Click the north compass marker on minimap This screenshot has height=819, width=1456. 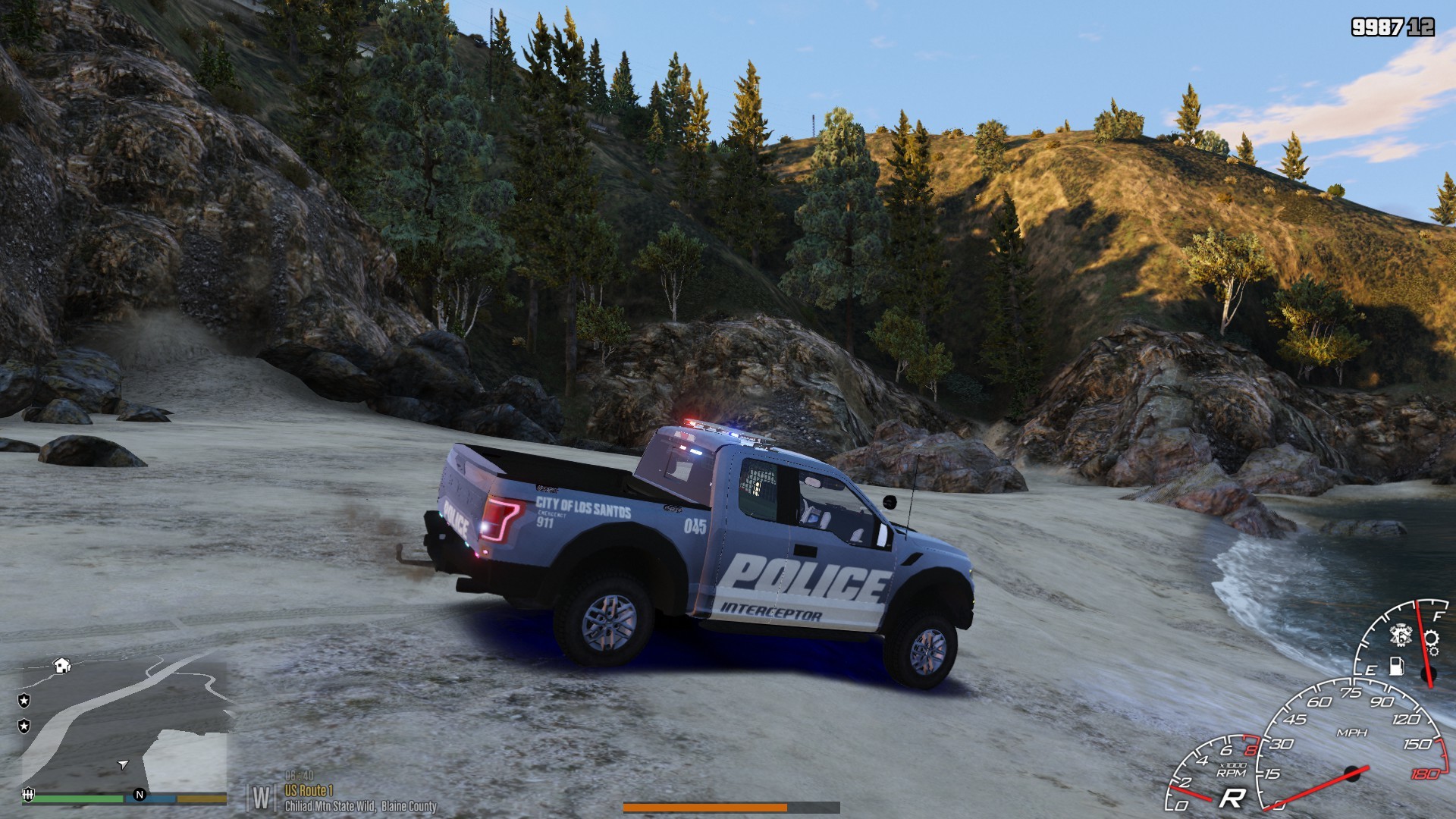140,795
